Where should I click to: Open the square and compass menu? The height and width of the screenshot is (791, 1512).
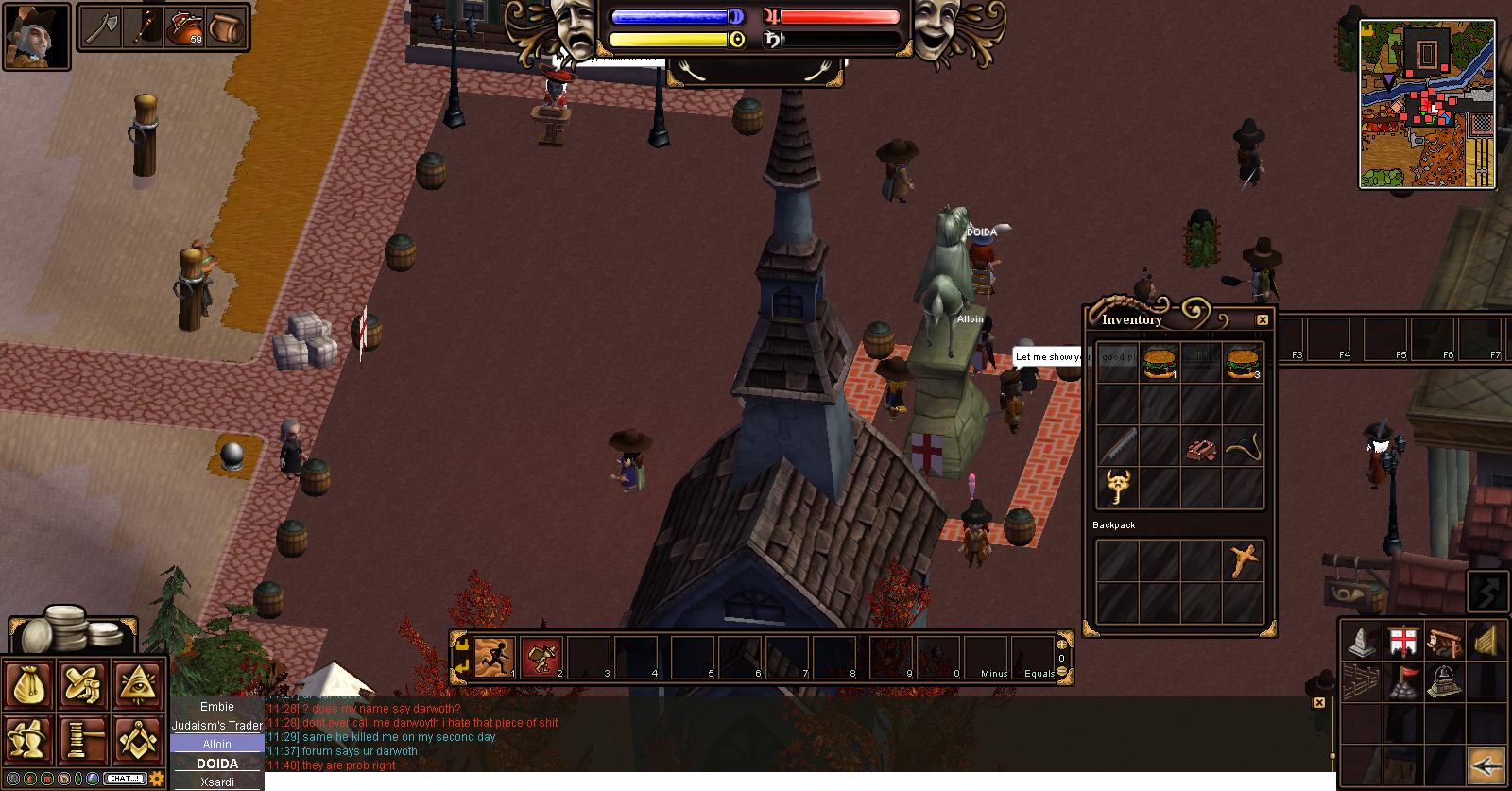(138, 739)
